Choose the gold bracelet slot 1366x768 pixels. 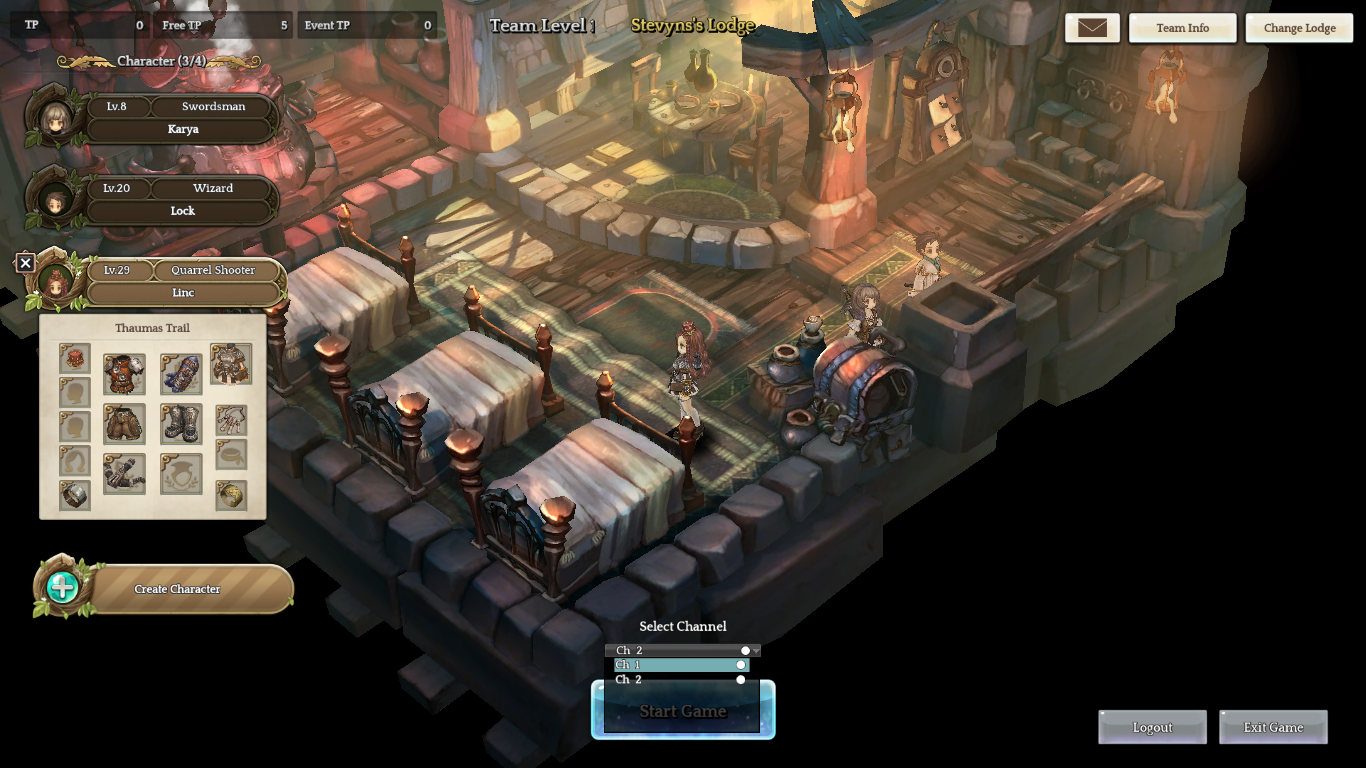point(231,495)
